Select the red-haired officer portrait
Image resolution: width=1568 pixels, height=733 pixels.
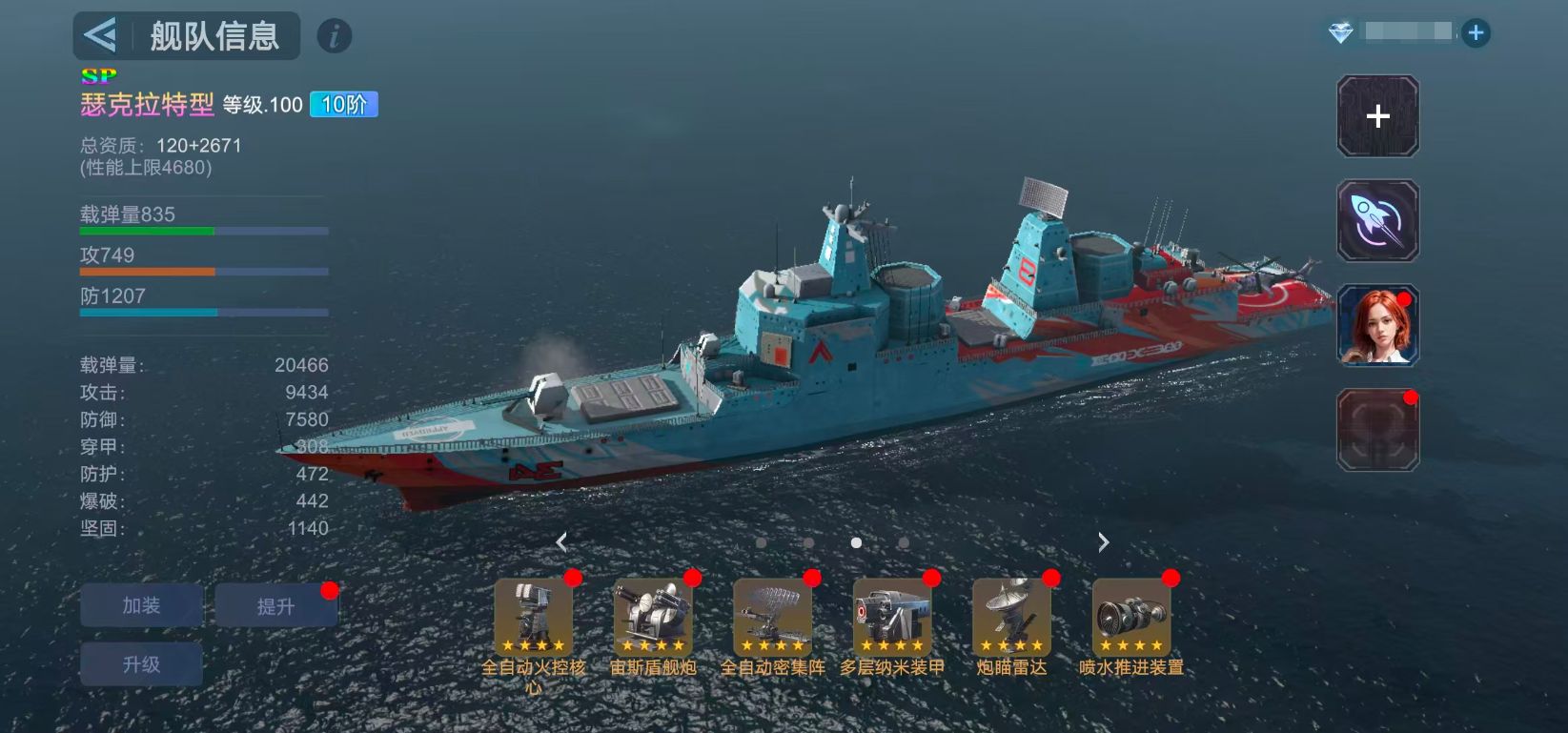1377,326
